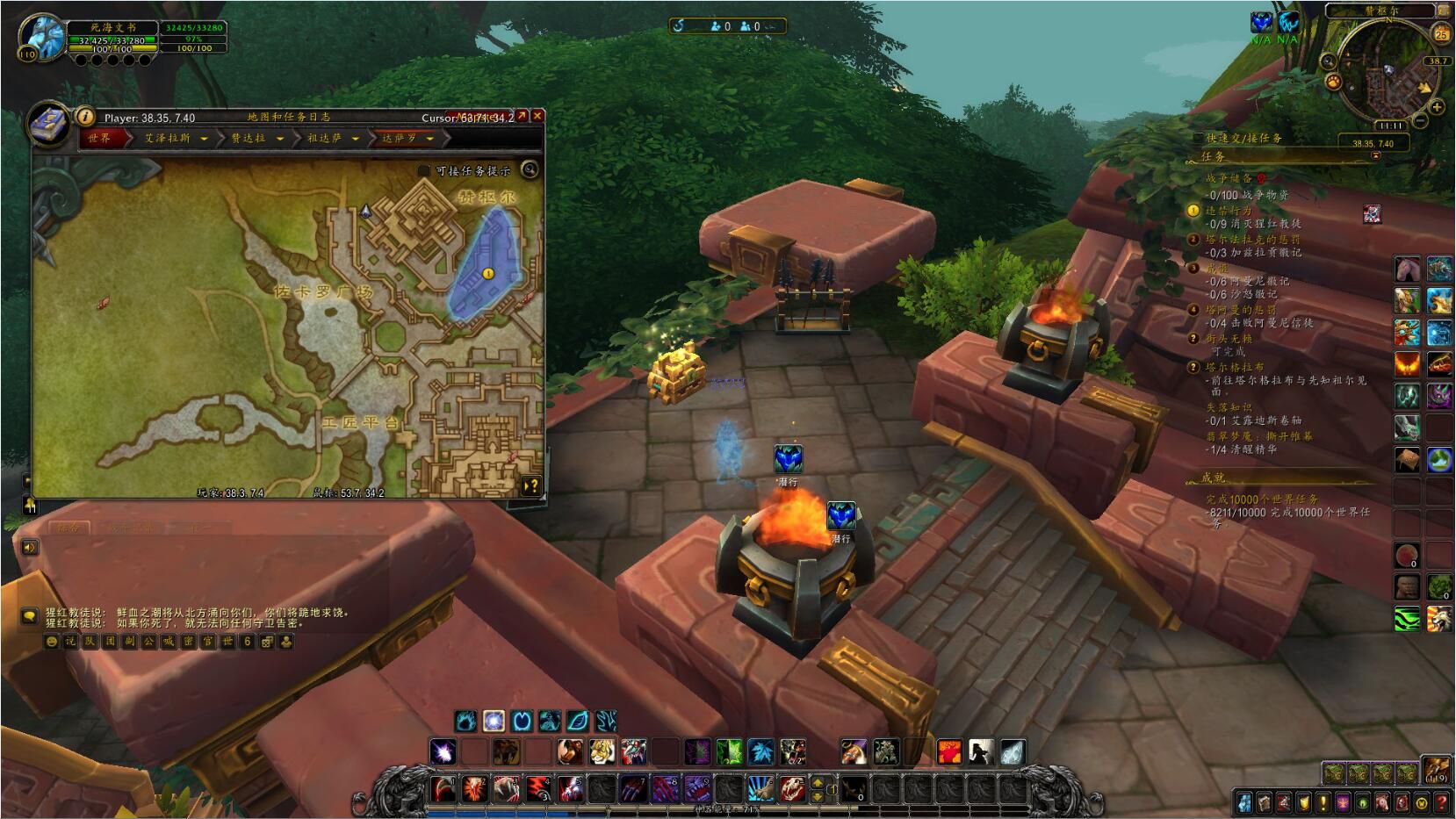This screenshot has width=1456, height=819.
Task: Close the map and quest log window
Action: click(x=537, y=116)
